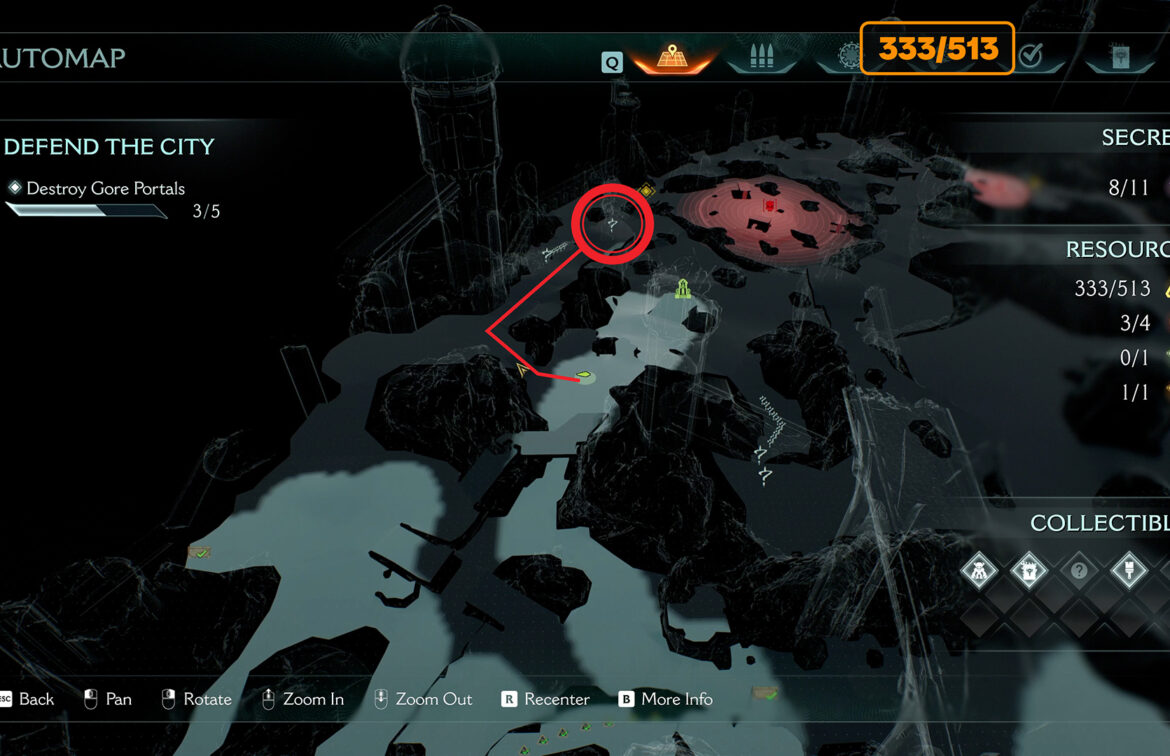Select the circled question mark secret marker
1170x756 pixels.
[612, 223]
